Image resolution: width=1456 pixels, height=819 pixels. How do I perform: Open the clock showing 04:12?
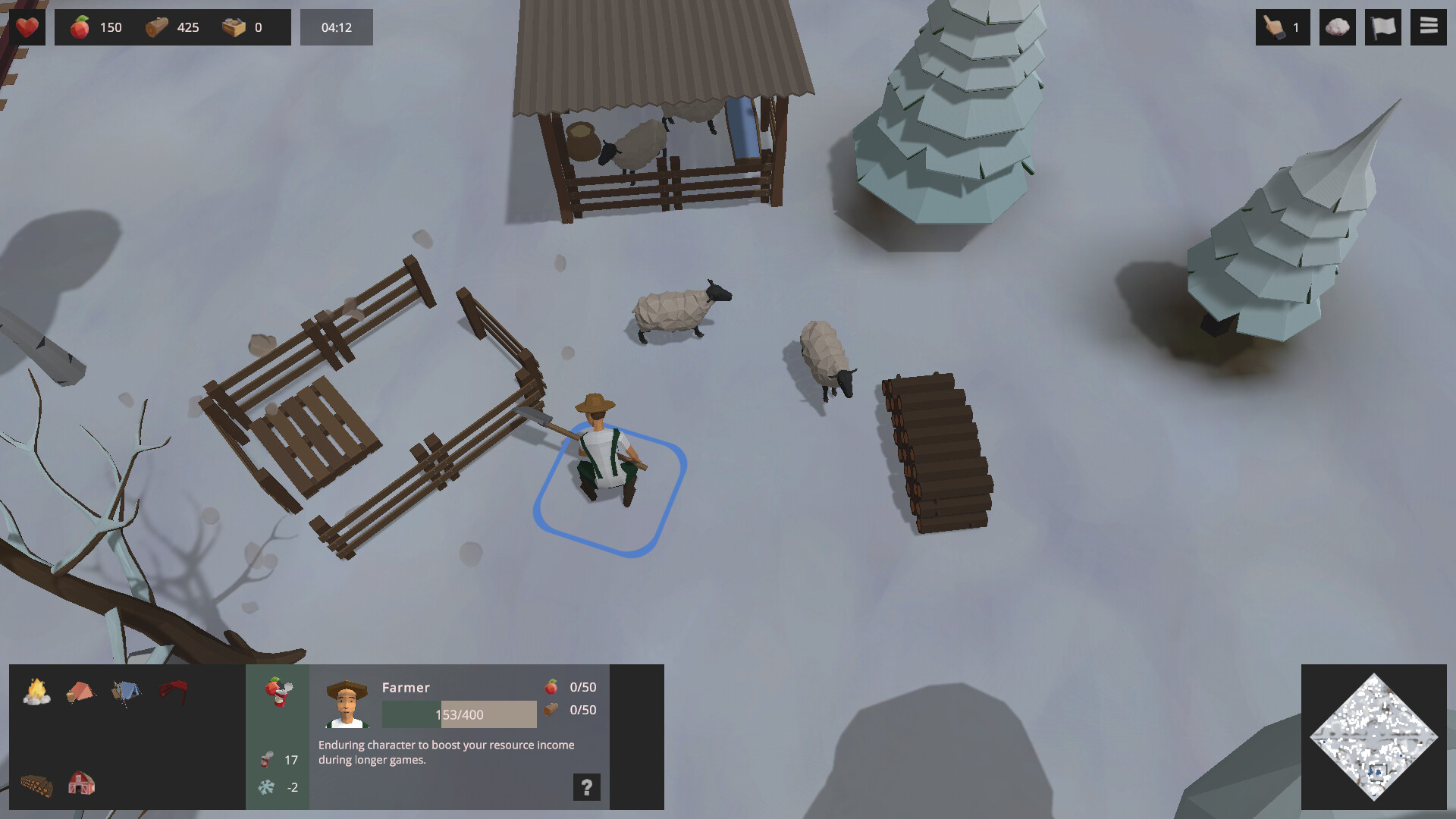[336, 27]
